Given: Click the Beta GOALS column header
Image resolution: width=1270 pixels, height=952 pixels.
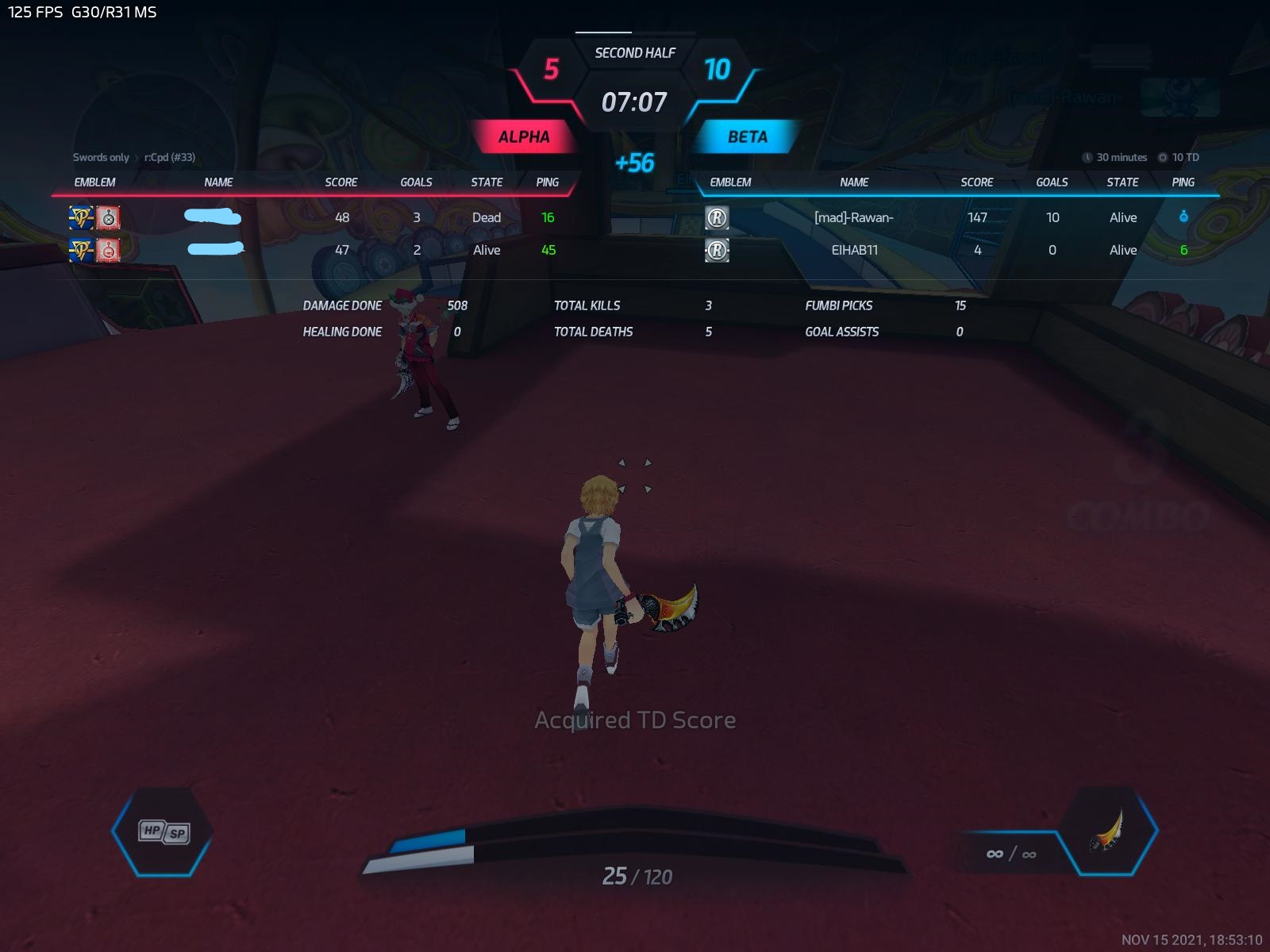Looking at the screenshot, I should (1052, 182).
